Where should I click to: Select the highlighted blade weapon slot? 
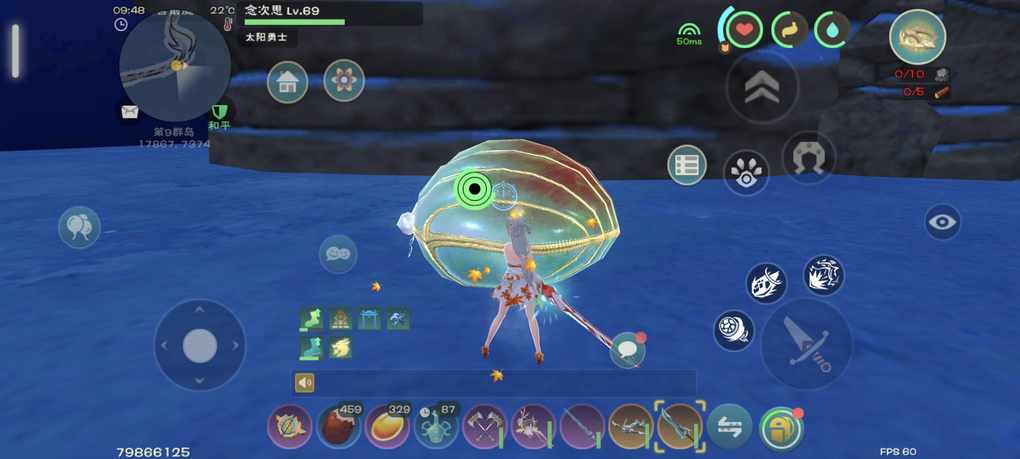(x=680, y=426)
